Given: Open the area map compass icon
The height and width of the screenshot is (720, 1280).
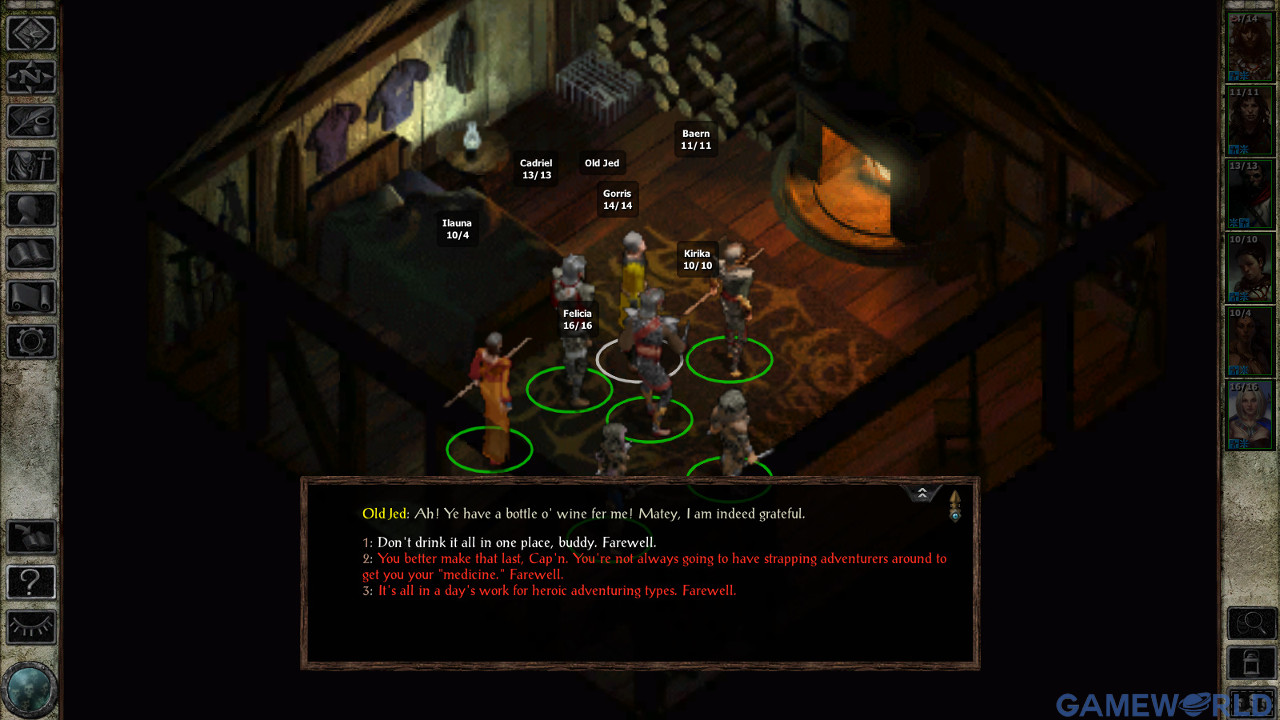Looking at the screenshot, I should [32, 77].
